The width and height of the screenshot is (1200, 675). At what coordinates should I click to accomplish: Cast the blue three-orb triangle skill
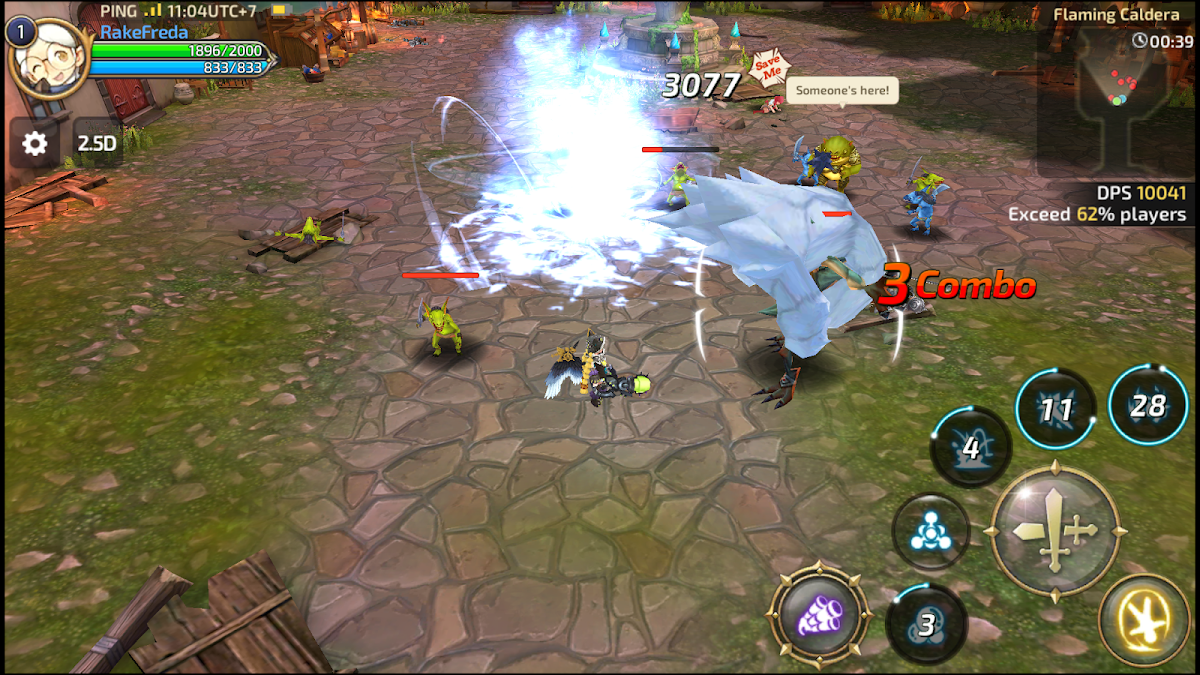pyautogui.click(x=930, y=533)
